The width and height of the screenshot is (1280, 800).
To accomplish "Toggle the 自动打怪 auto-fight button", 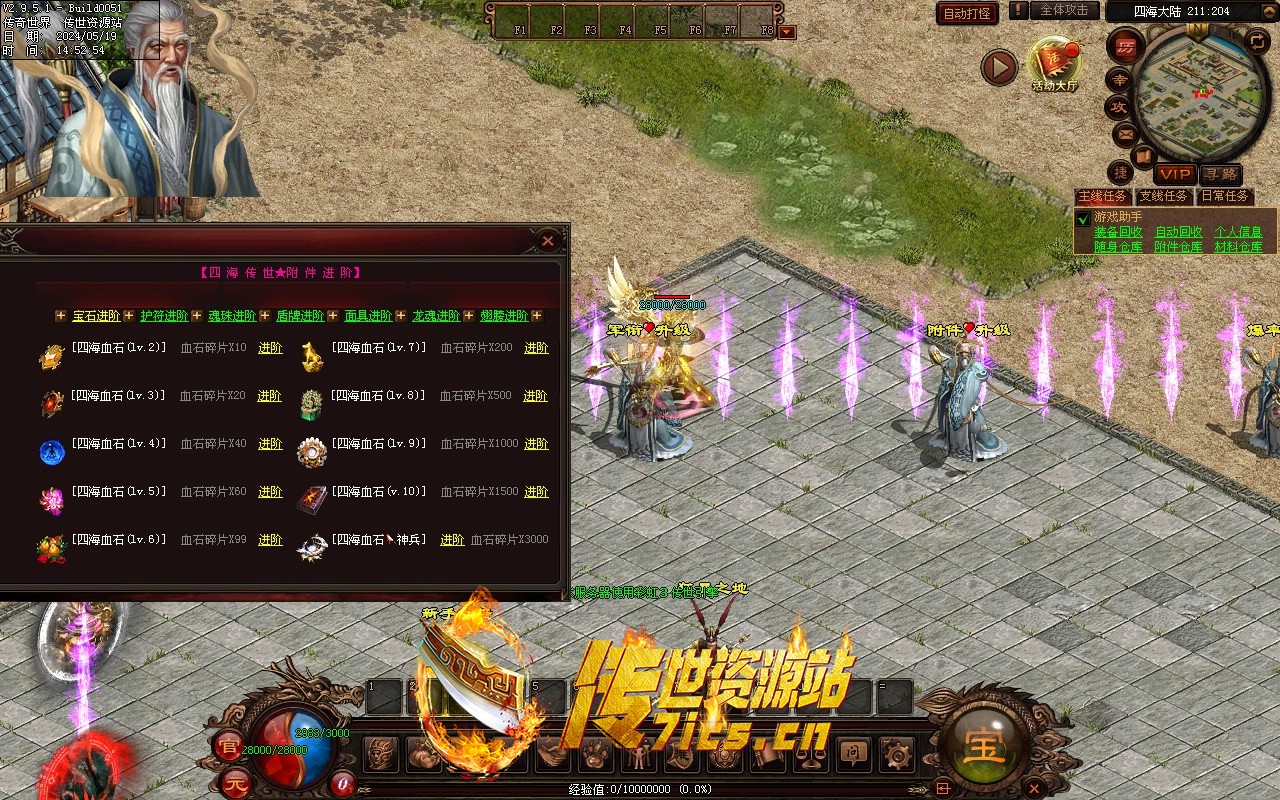I will coord(967,13).
